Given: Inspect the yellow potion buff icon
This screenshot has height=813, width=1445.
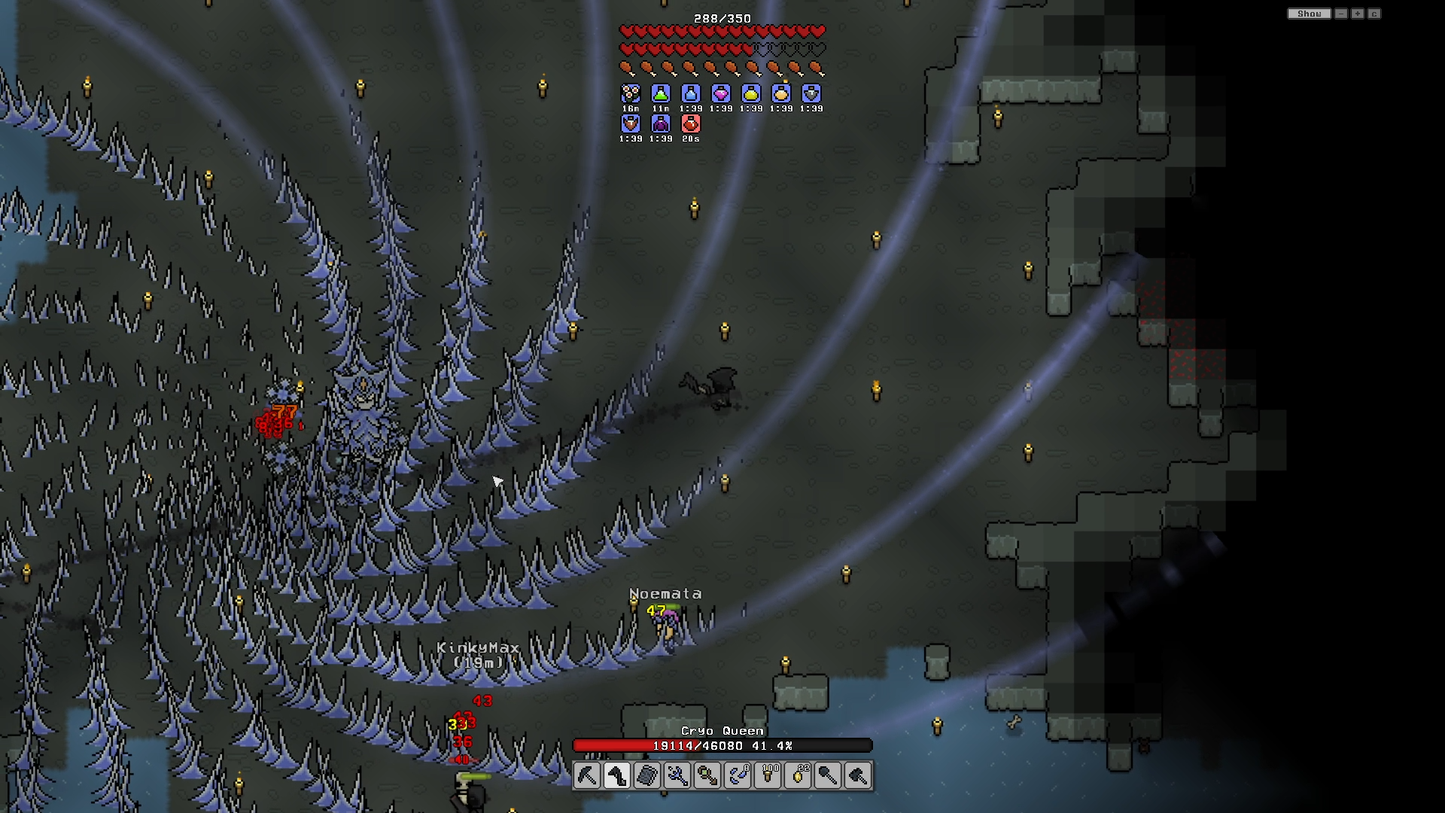Looking at the screenshot, I should [750, 94].
